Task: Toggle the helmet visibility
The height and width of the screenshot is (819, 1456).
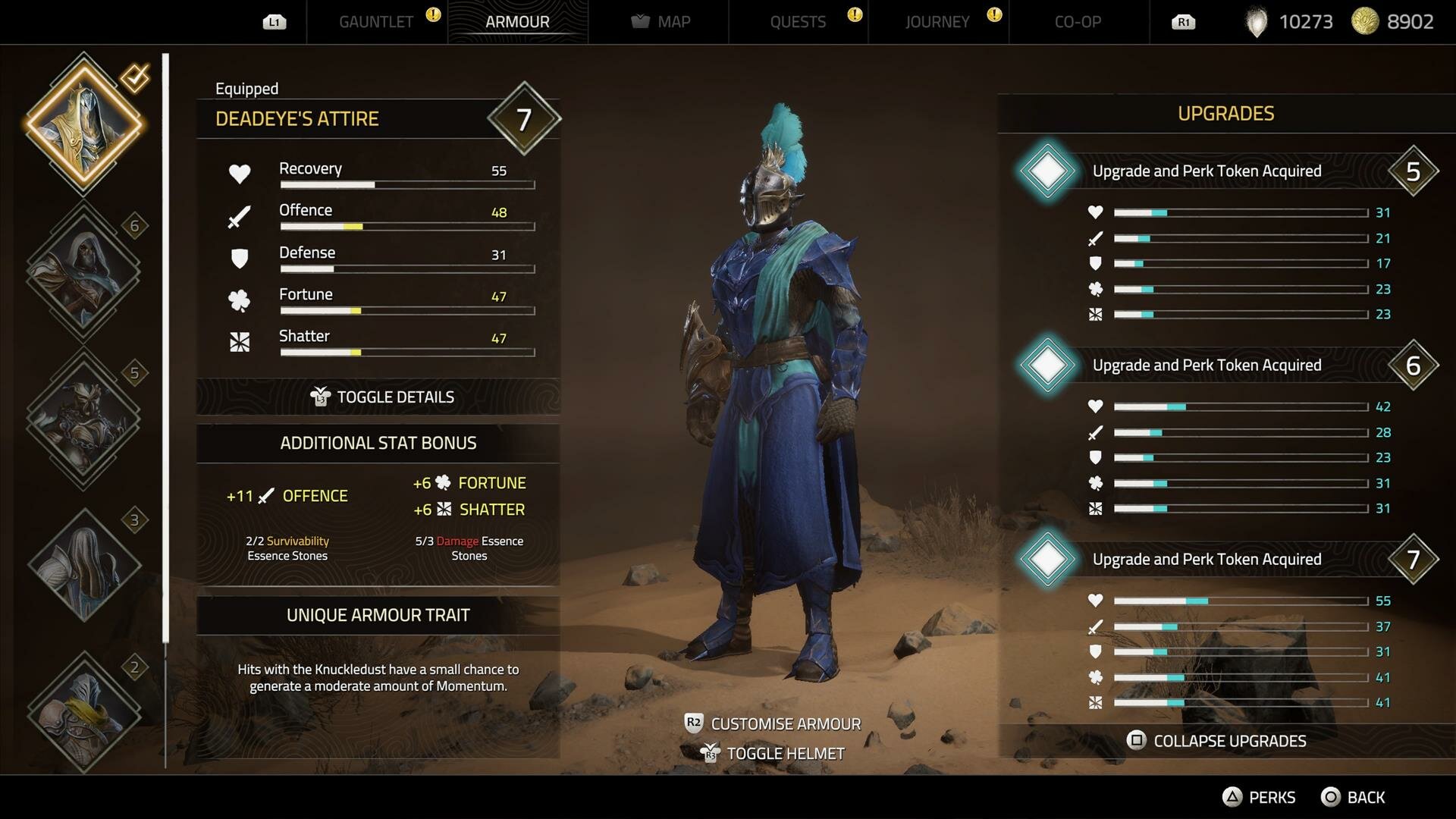Action: tap(773, 753)
